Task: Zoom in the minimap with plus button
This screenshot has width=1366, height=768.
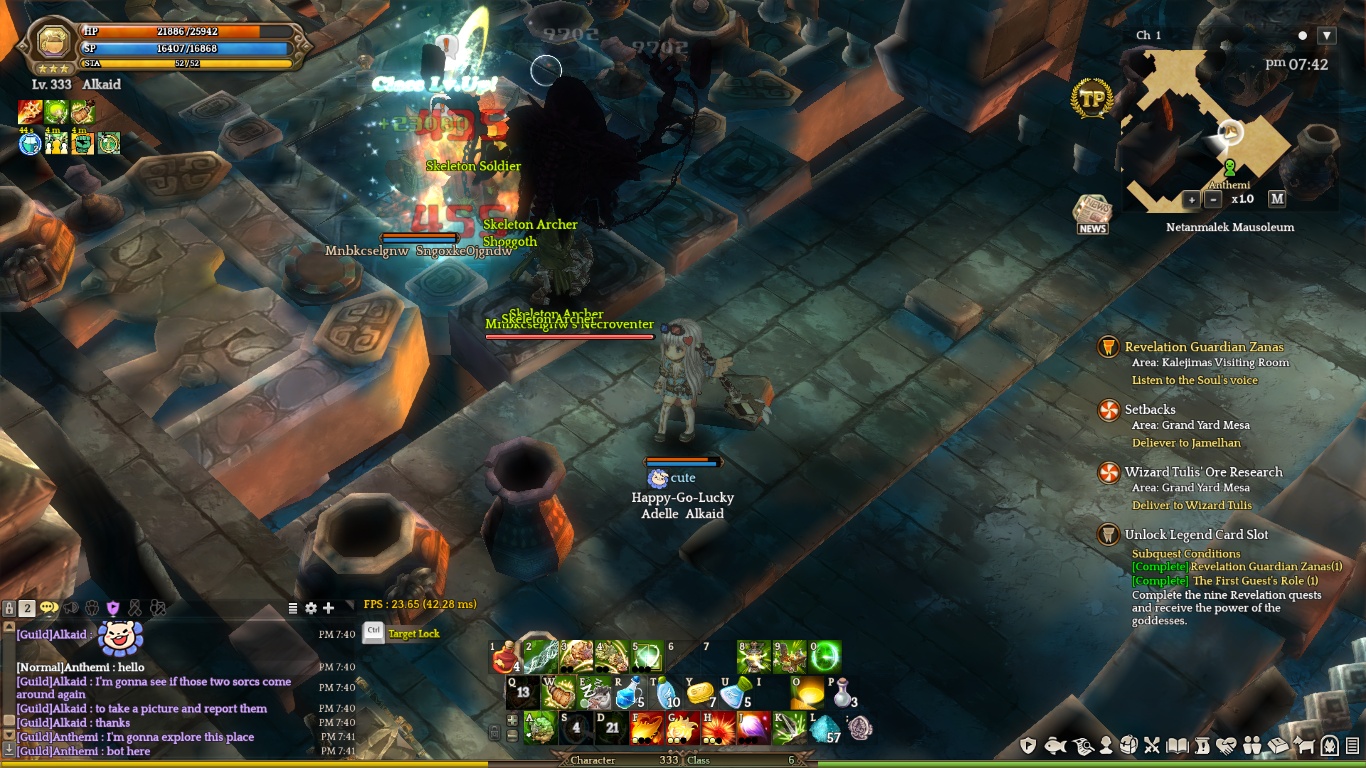Action: tap(1191, 199)
